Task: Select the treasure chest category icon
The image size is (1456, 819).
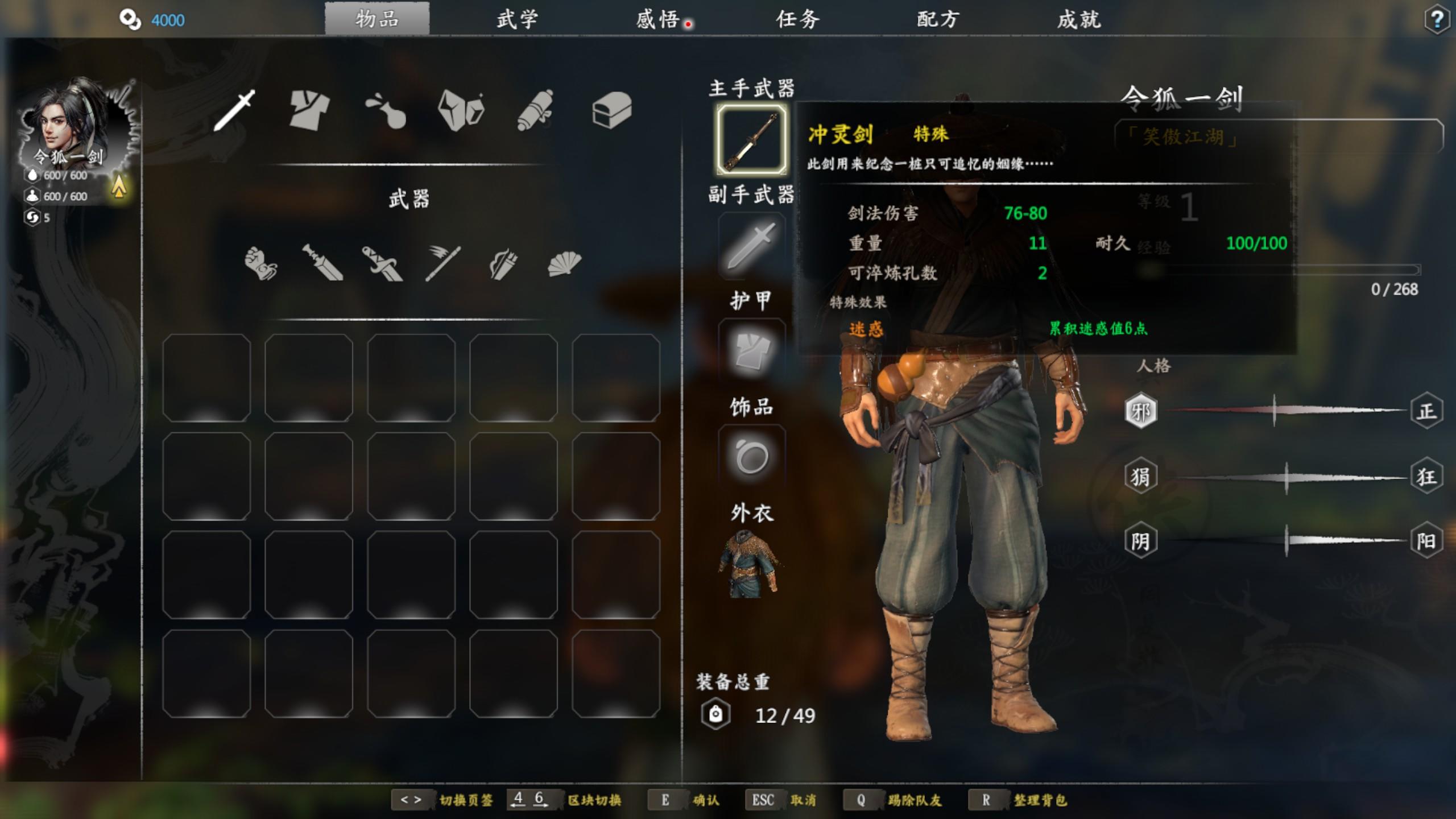Action: click(612, 110)
